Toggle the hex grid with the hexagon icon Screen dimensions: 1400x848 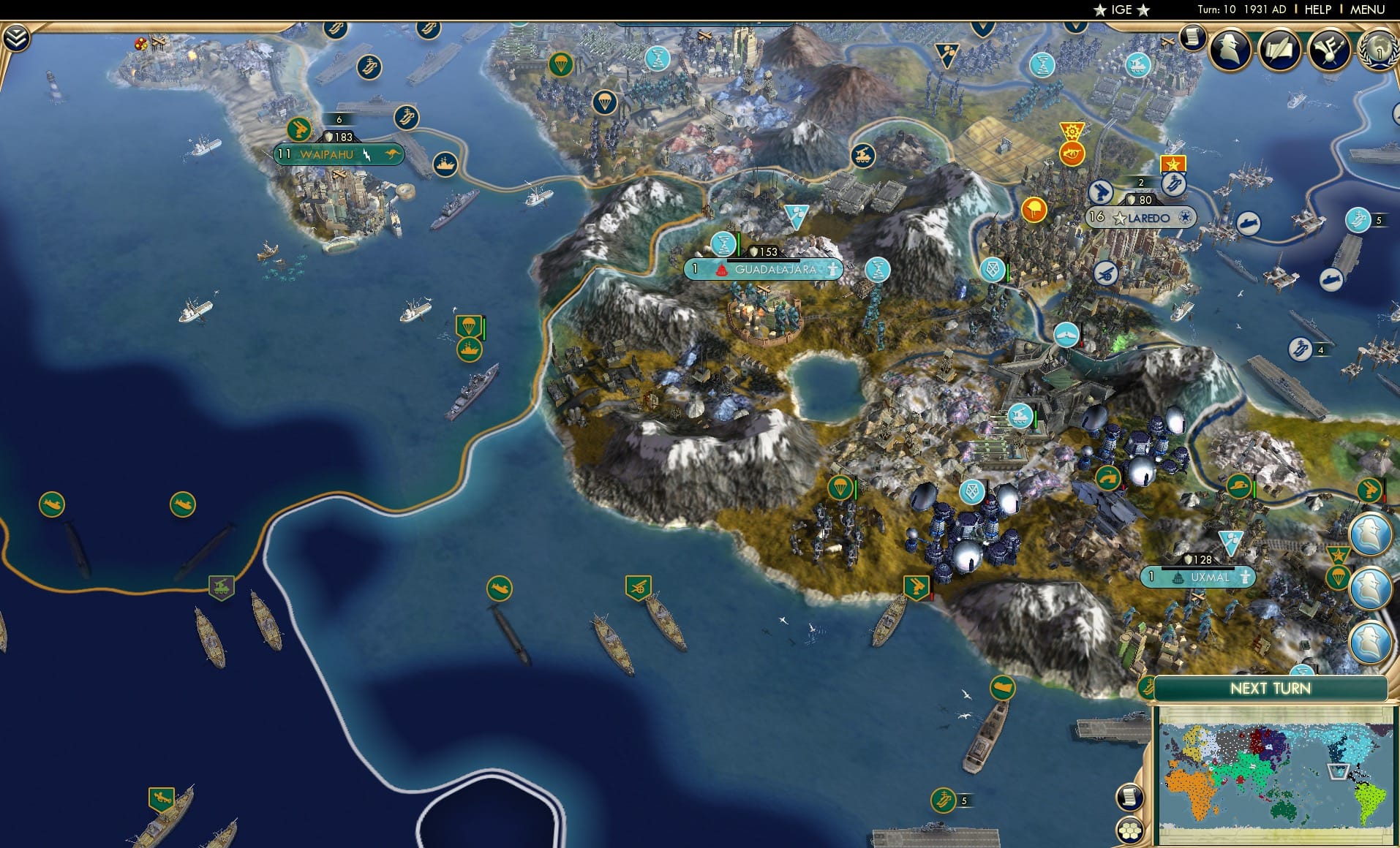click(x=1129, y=829)
